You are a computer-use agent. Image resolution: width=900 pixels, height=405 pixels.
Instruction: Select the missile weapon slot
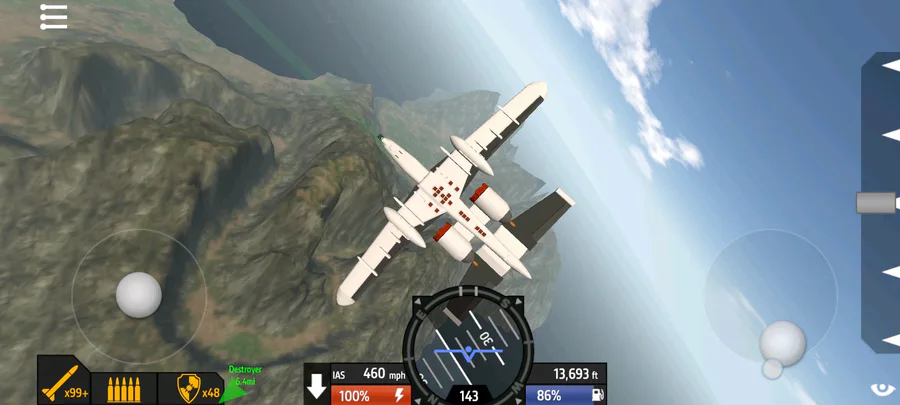(x=64, y=385)
